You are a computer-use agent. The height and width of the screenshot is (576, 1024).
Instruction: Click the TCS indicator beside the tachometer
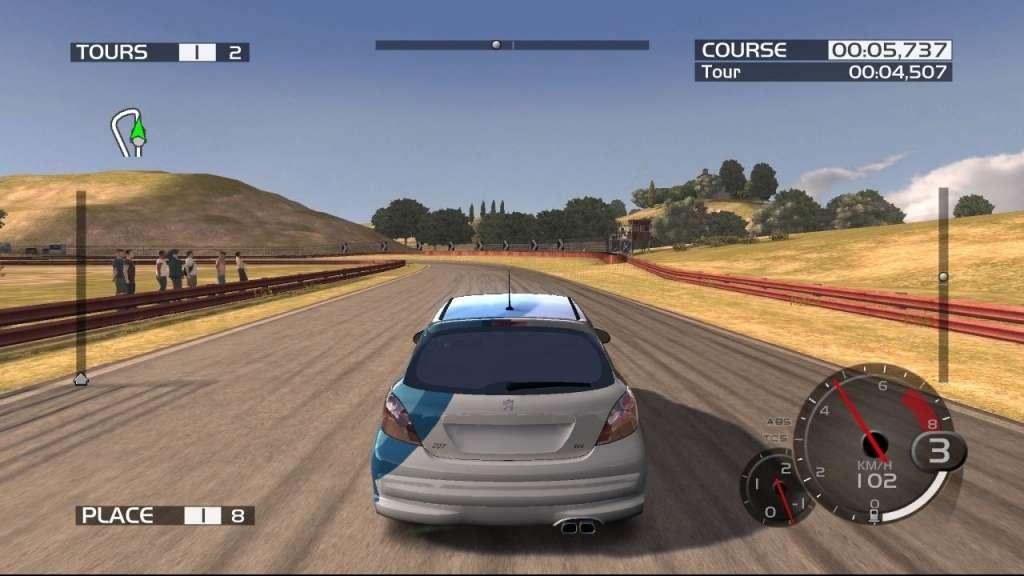pyautogui.click(x=775, y=438)
